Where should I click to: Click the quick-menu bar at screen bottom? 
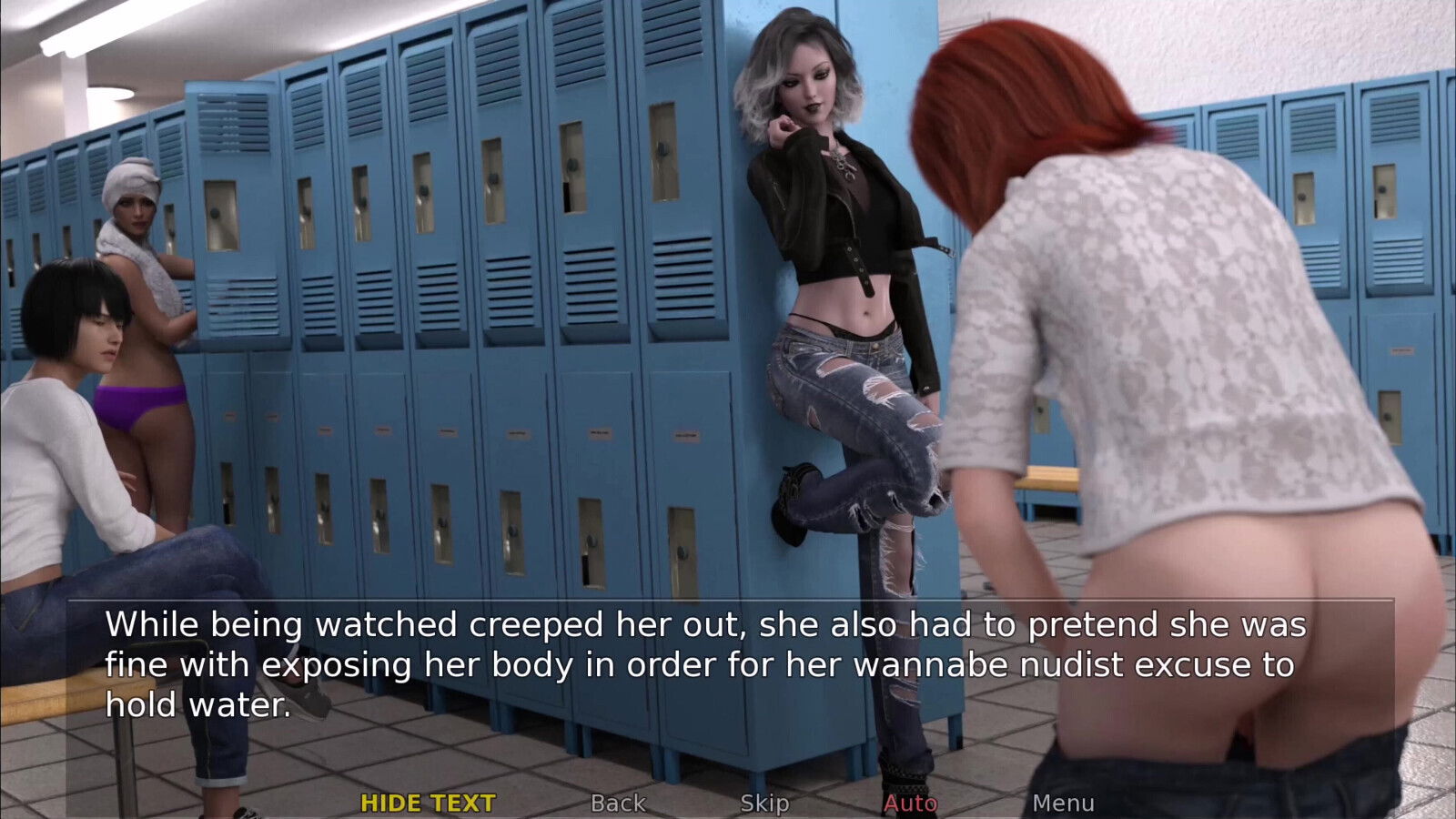tap(728, 804)
